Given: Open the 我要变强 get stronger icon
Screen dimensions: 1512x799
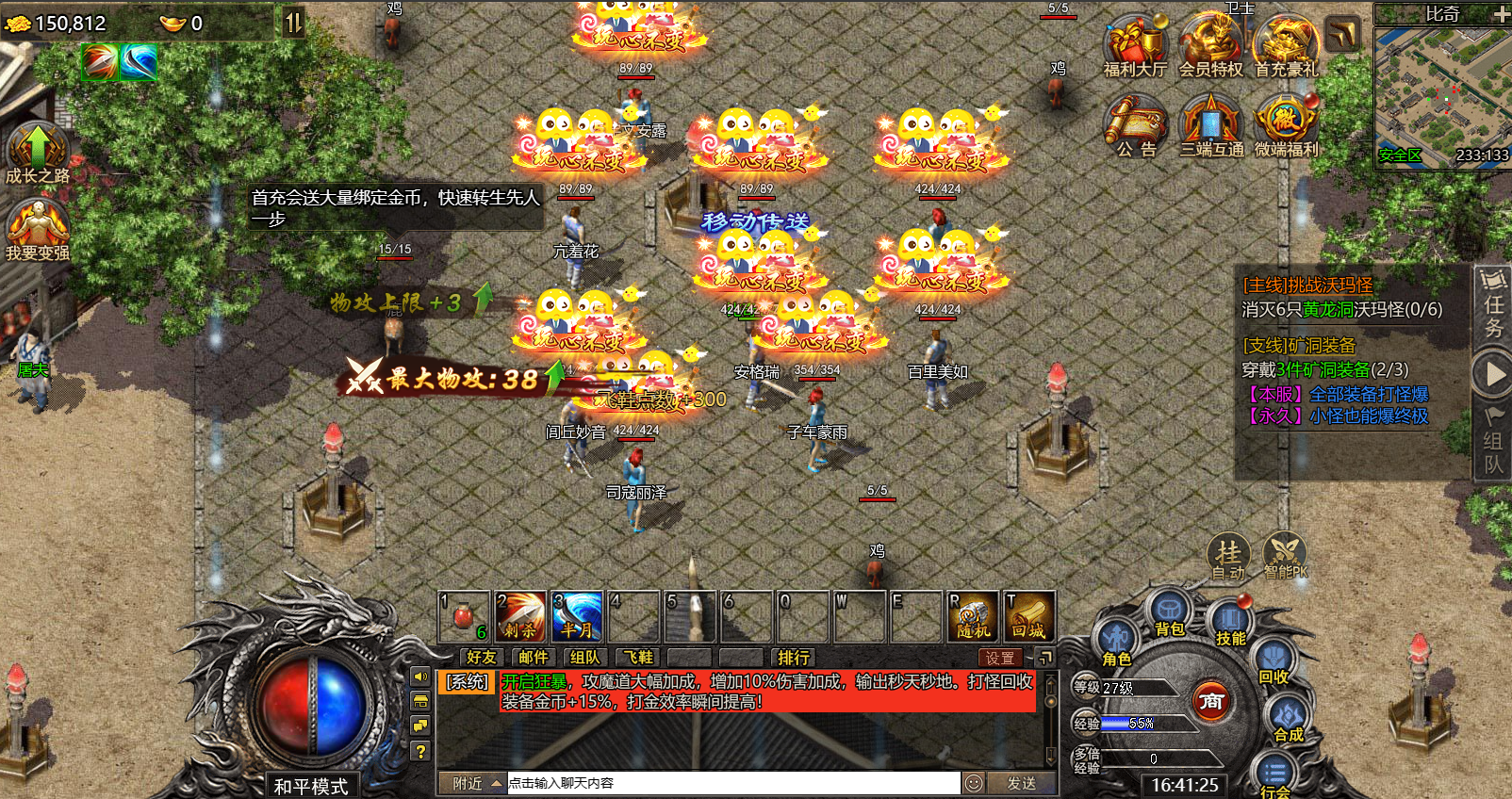Looking at the screenshot, I should coord(38,229).
